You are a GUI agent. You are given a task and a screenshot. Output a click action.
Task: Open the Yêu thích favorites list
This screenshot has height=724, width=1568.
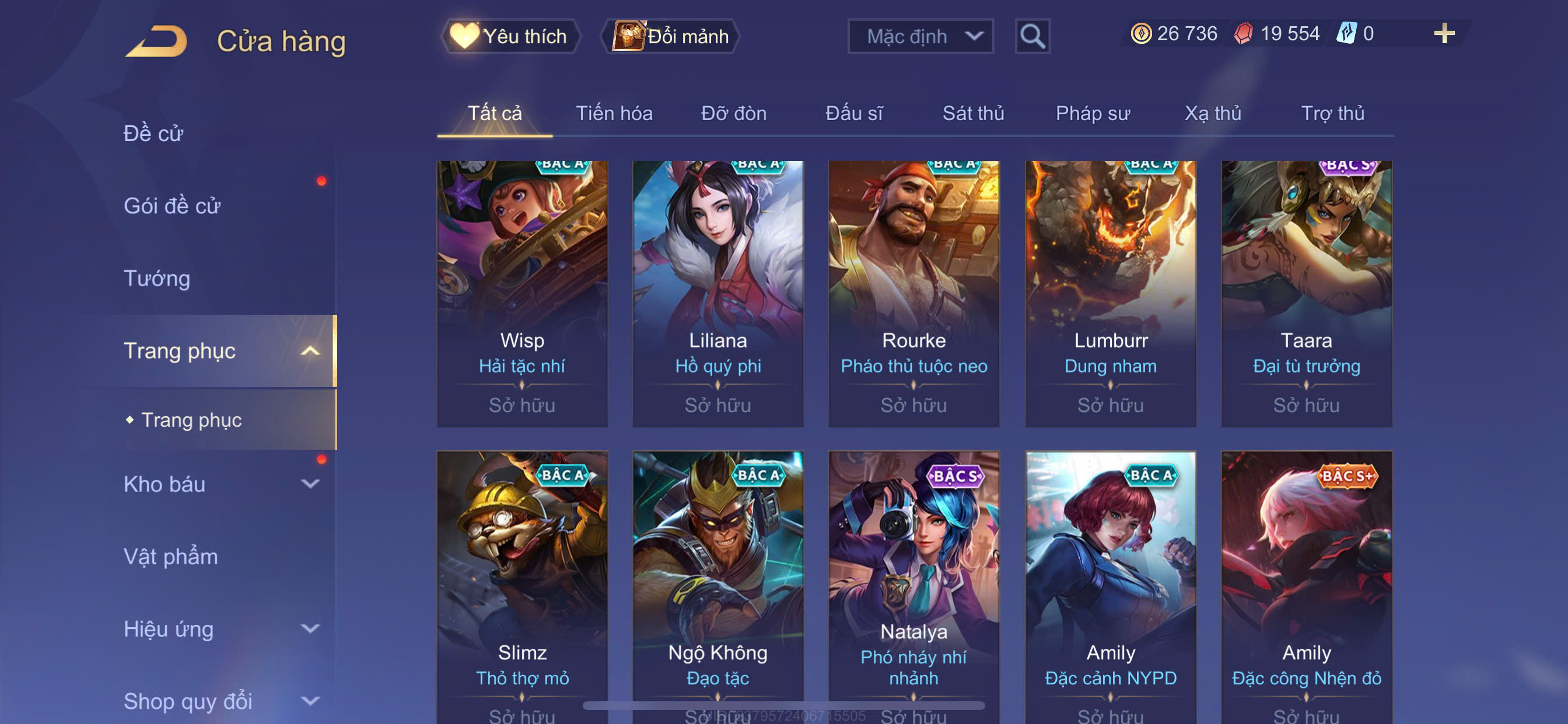[x=510, y=37]
